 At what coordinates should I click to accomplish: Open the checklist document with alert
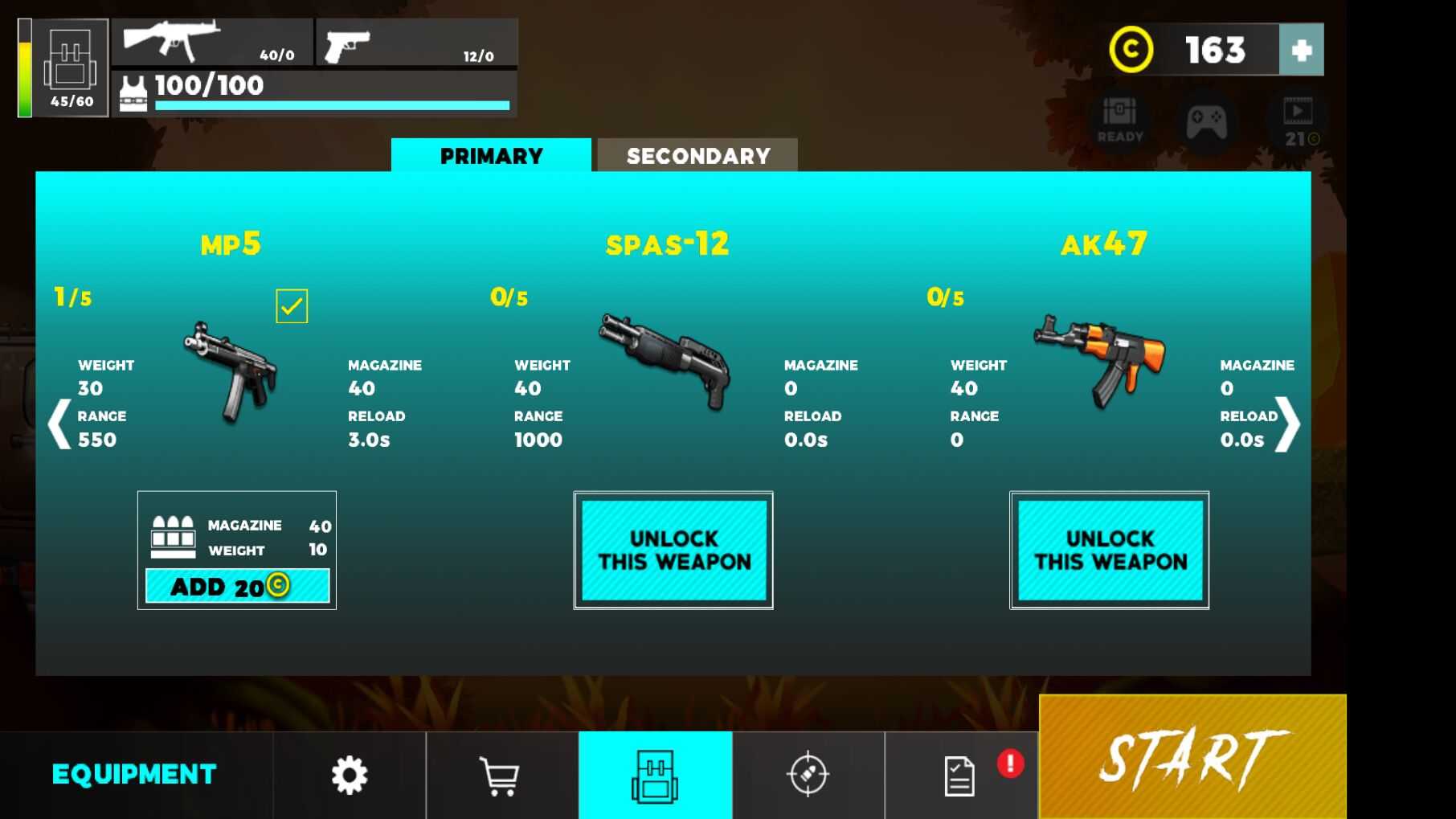pyautogui.click(x=960, y=776)
